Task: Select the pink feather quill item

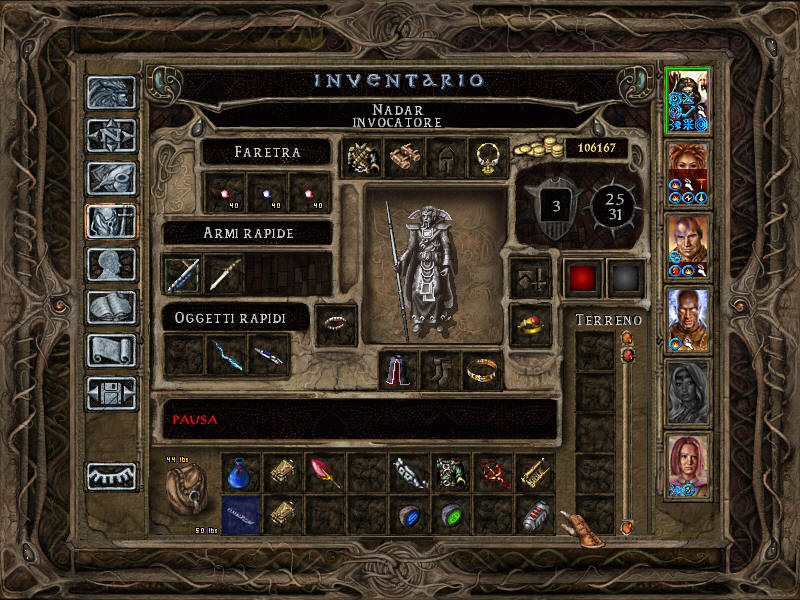Action: (x=325, y=471)
